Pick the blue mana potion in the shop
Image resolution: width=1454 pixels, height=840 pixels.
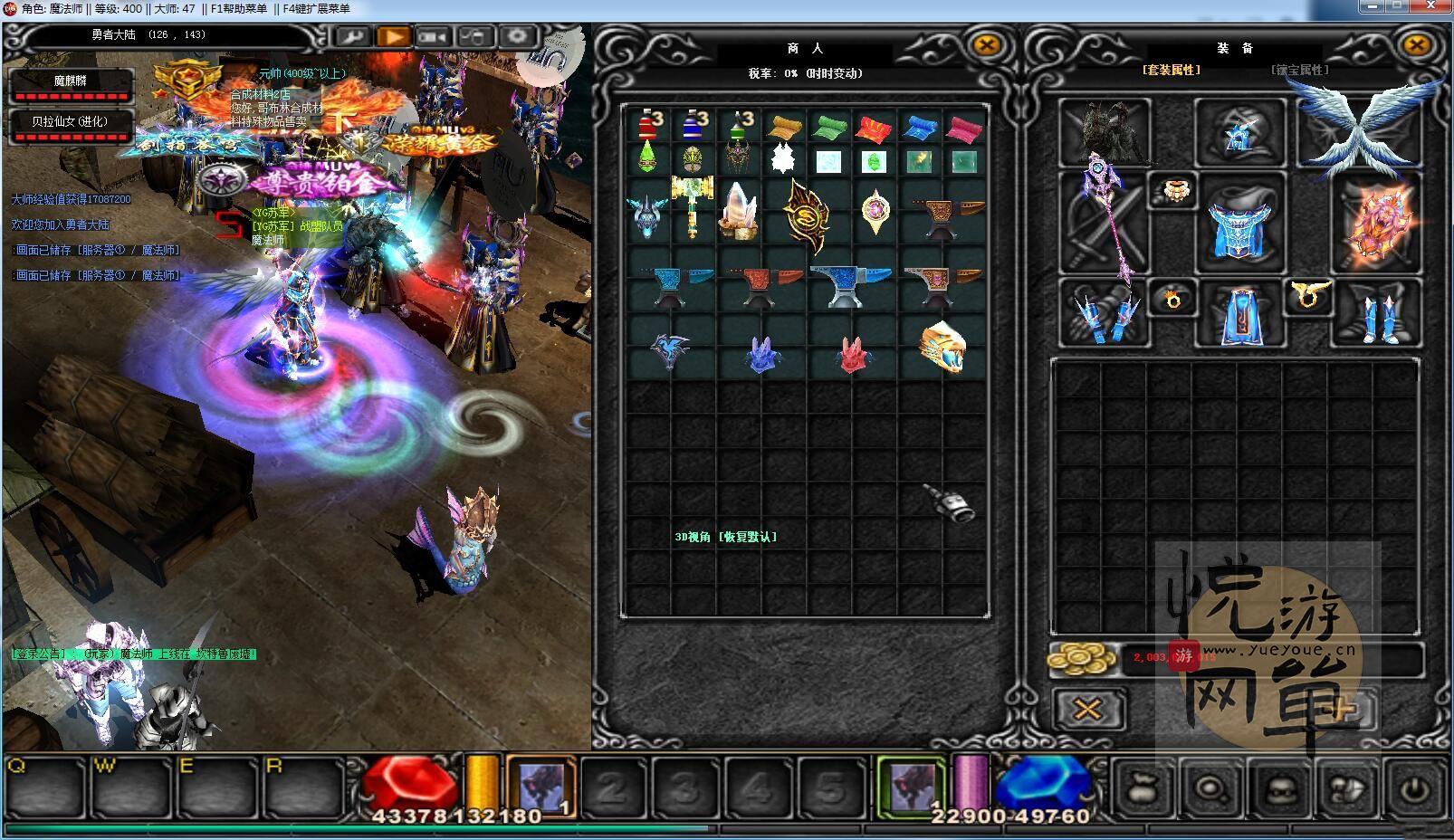click(694, 125)
